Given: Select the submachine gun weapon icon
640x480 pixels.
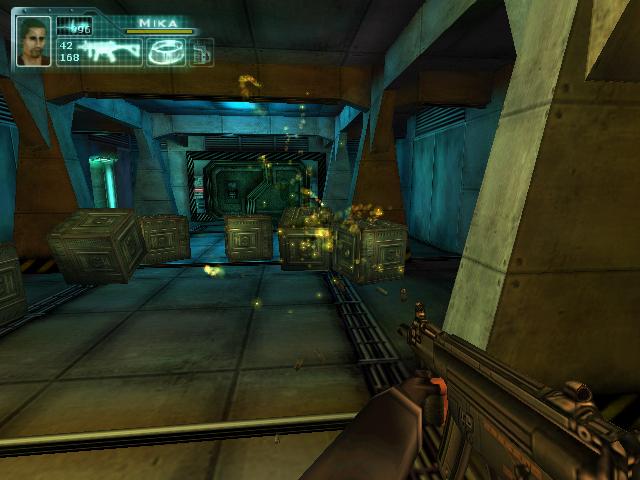Looking at the screenshot, I should tap(112, 52).
